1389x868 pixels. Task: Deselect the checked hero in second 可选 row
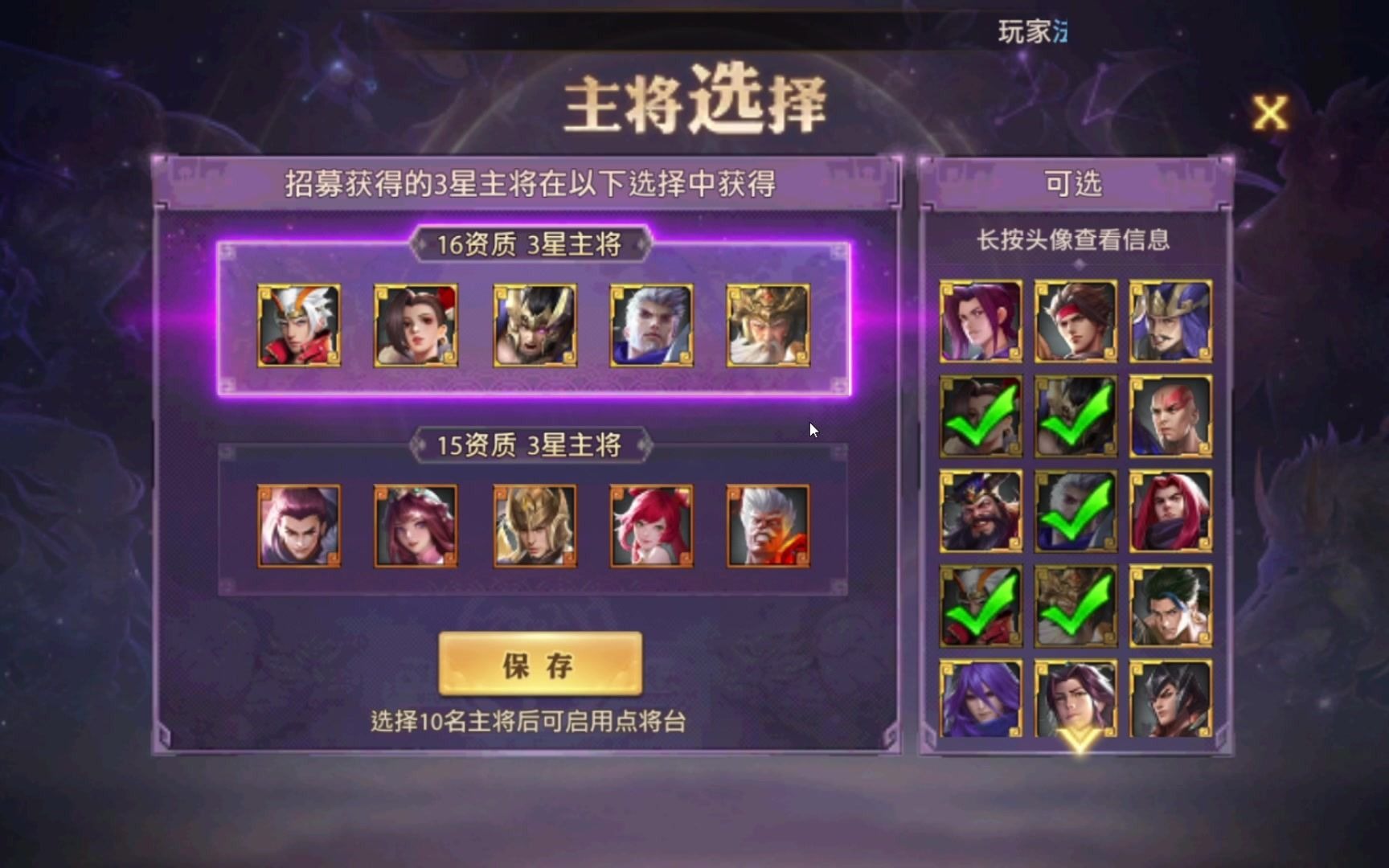tap(979, 418)
